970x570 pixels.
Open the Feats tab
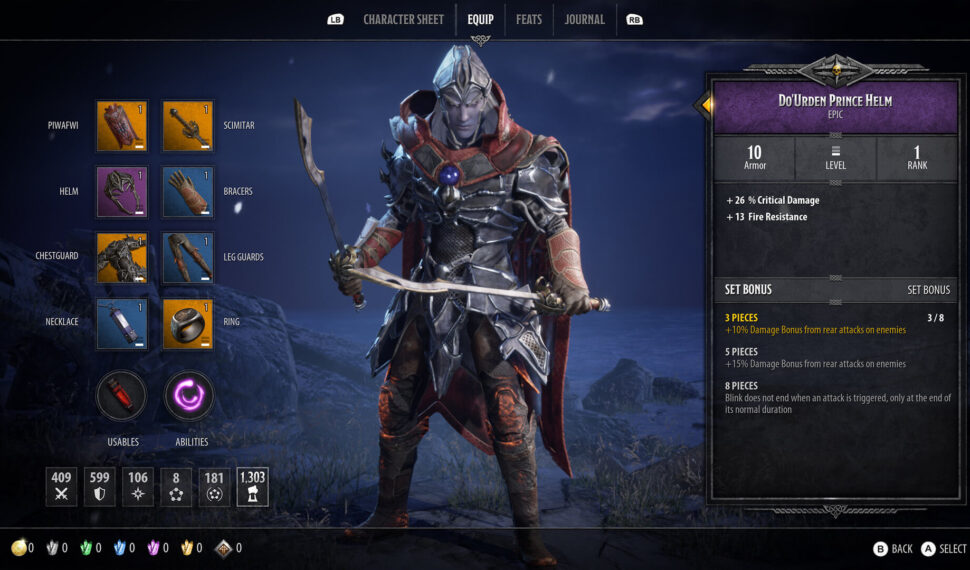(529, 19)
